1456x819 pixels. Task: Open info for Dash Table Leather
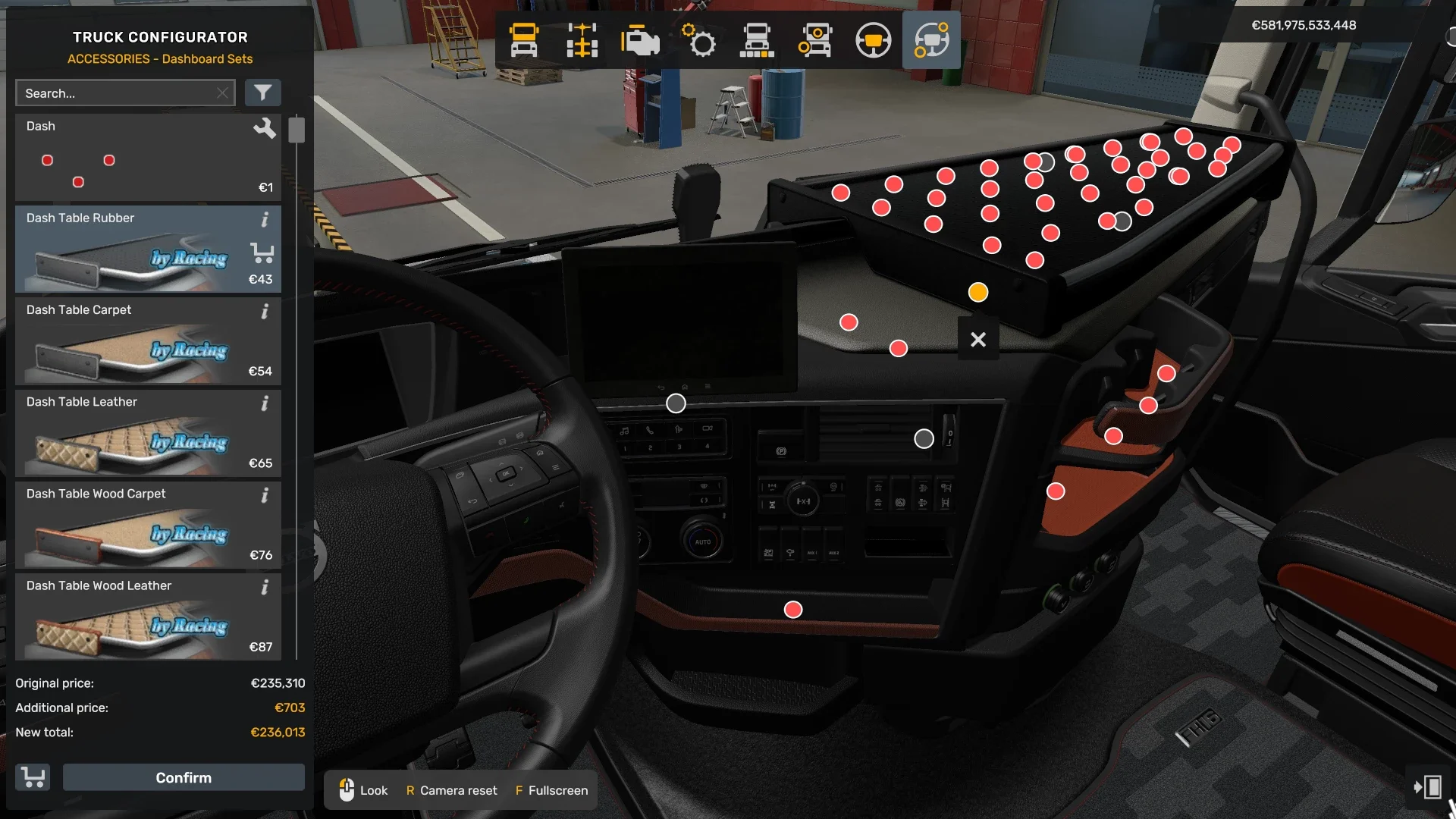click(x=265, y=403)
